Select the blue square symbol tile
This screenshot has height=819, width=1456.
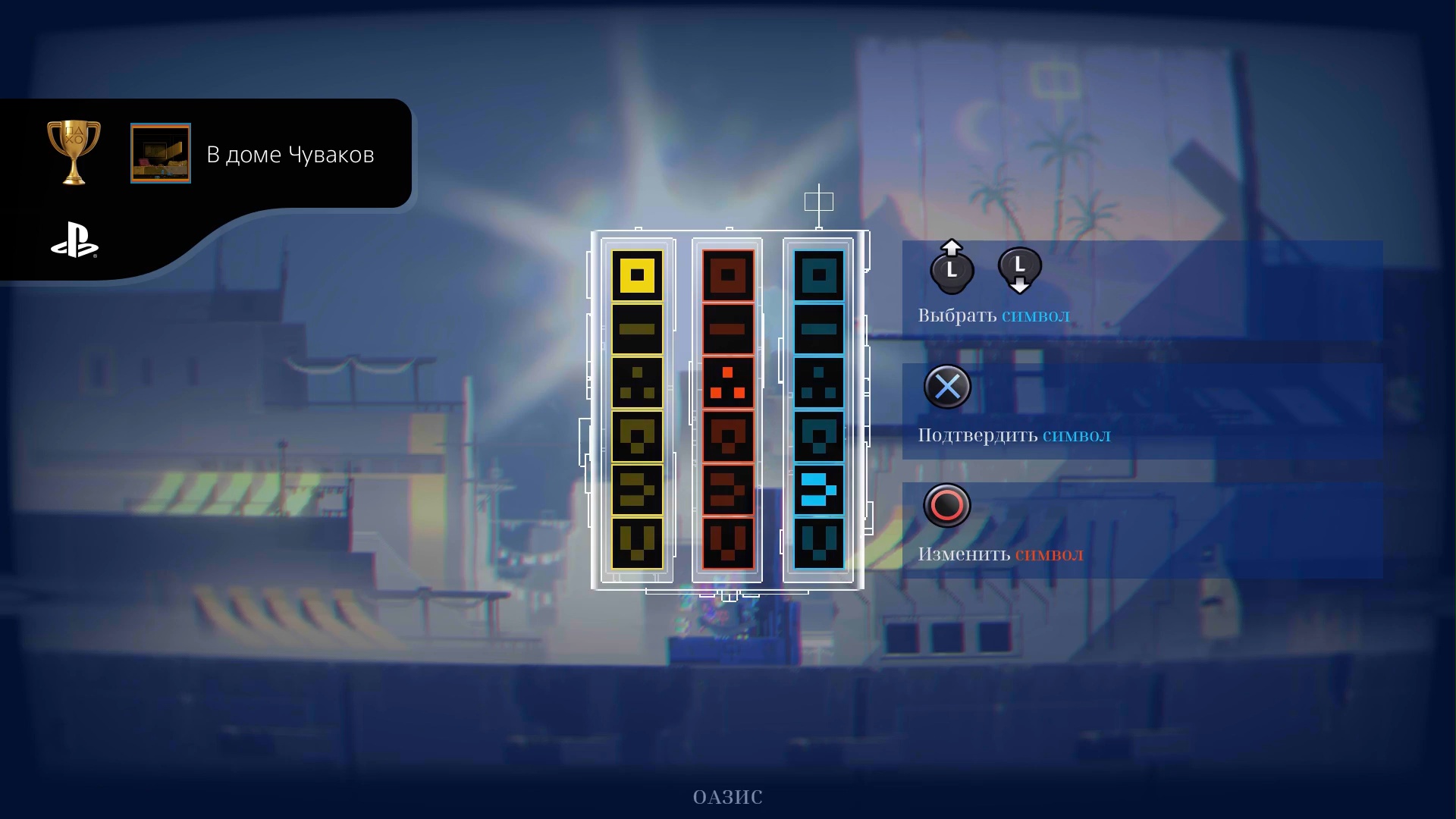pyautogui.click(x=819, y=275)
